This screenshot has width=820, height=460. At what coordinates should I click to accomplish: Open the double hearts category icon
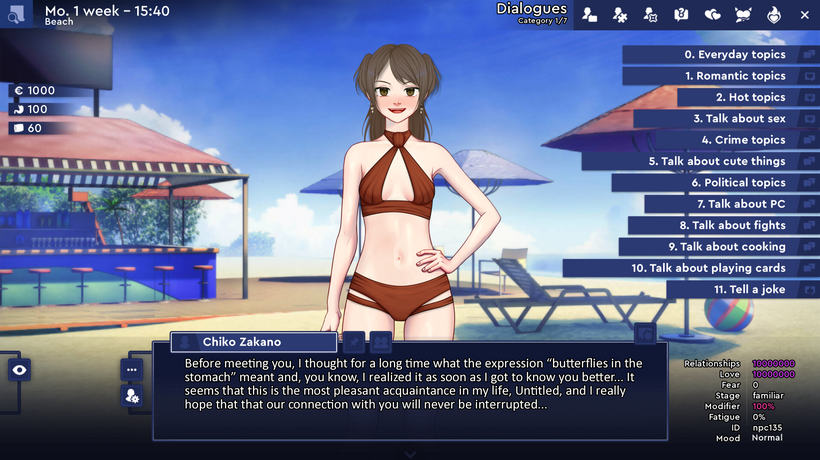pyautogui.click(x=713, y=15)
